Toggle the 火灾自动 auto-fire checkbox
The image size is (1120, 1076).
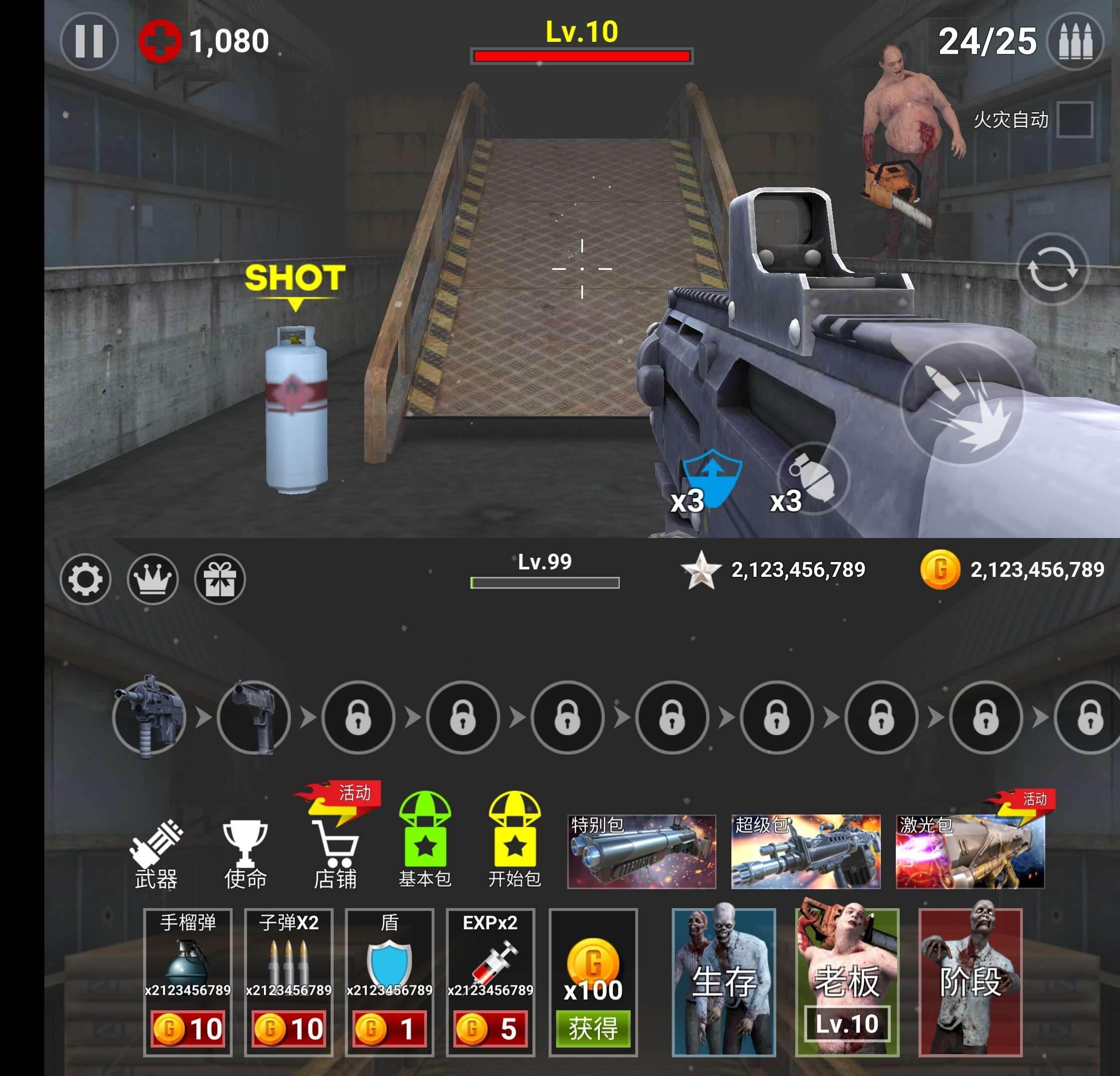coord(1074,120)
